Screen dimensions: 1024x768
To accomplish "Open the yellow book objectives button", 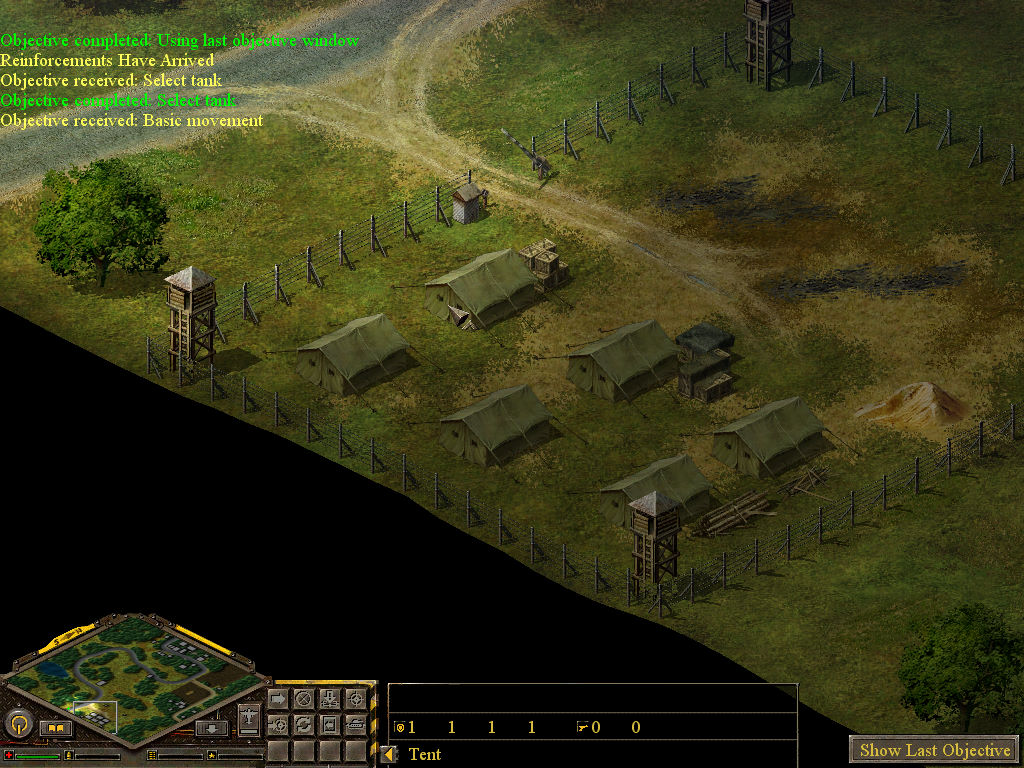I will 55,728.
